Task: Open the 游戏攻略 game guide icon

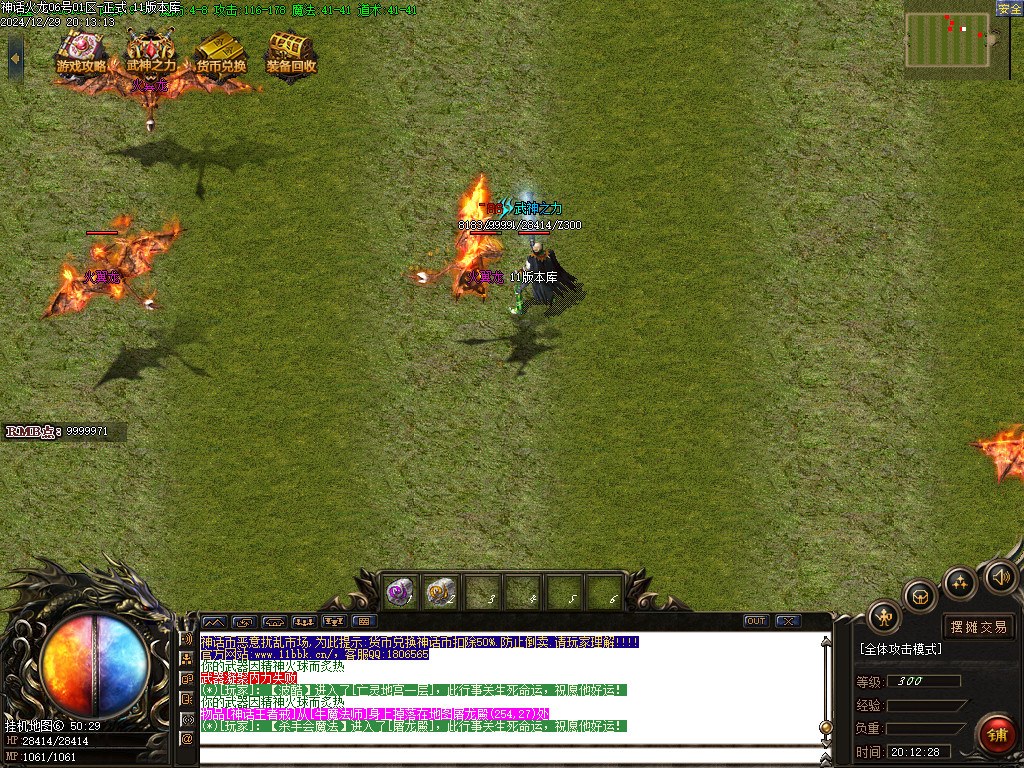Action: [x=81, y=54]
